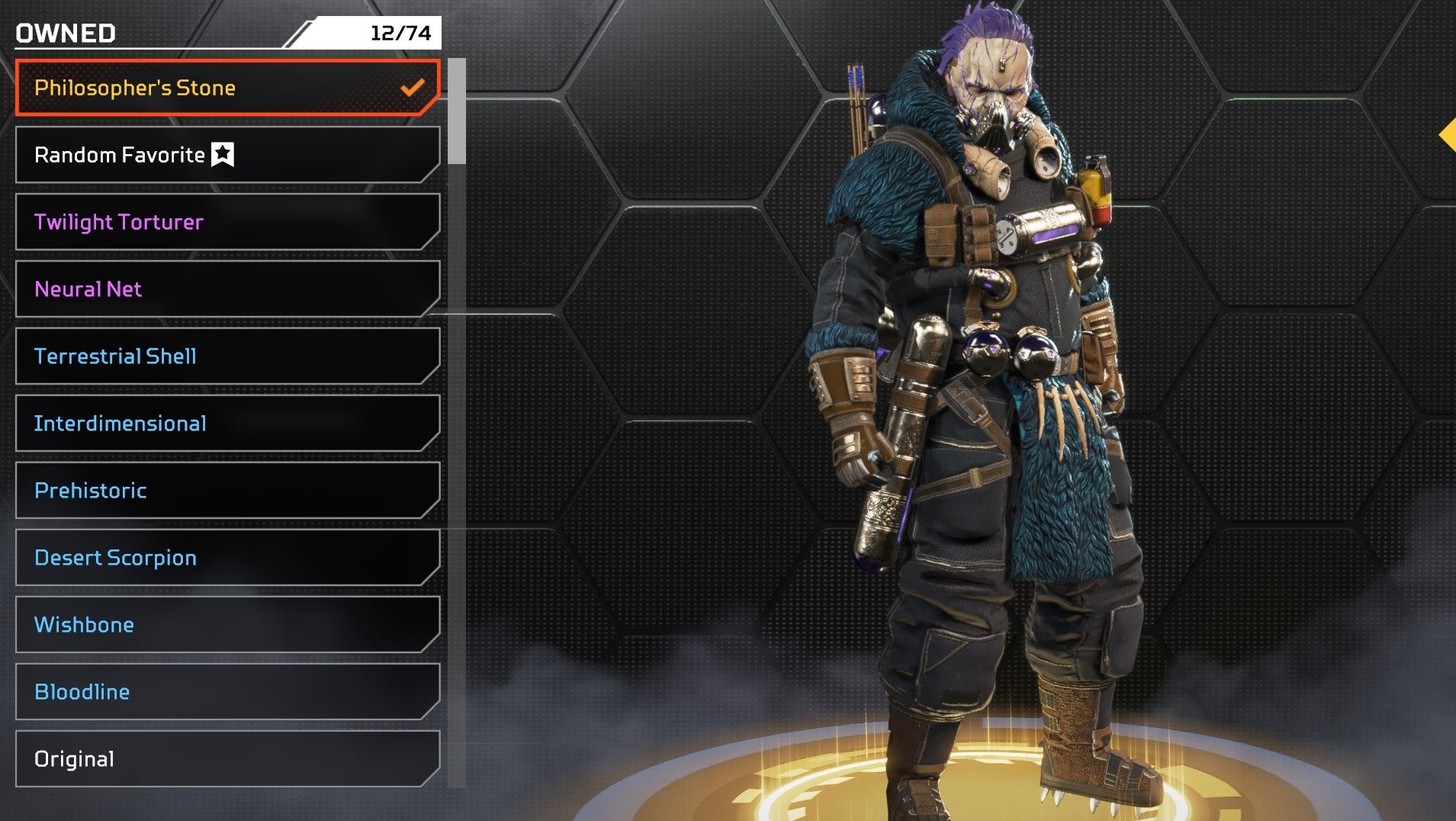Image resolution: width=1456 pixels, height=821 pixels.
Task: Preview the Desert Scorpion skin
Action: pyautogui.click(x=227, y=558)
